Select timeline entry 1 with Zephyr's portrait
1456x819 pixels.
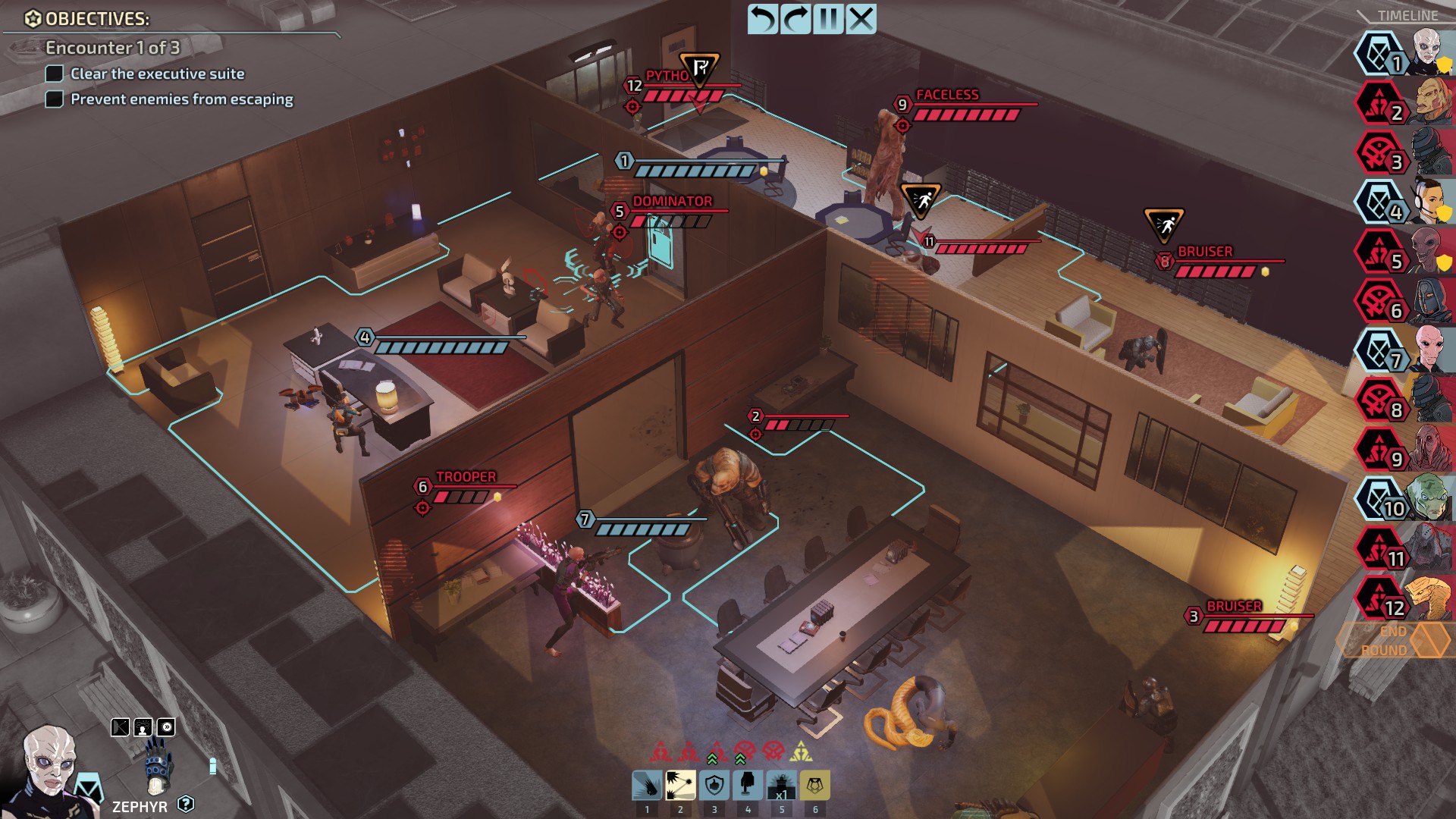pyautogui.click(x=1404, y=54)
